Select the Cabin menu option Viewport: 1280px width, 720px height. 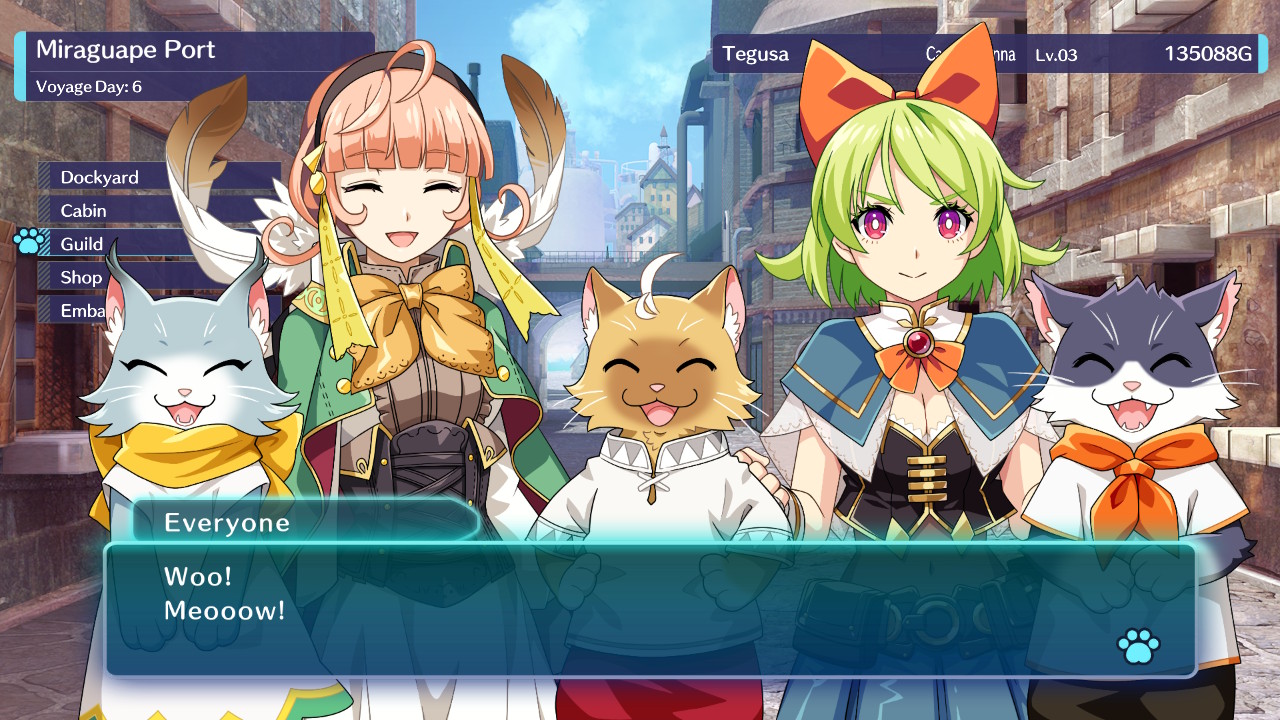click(x=83, y=210)
